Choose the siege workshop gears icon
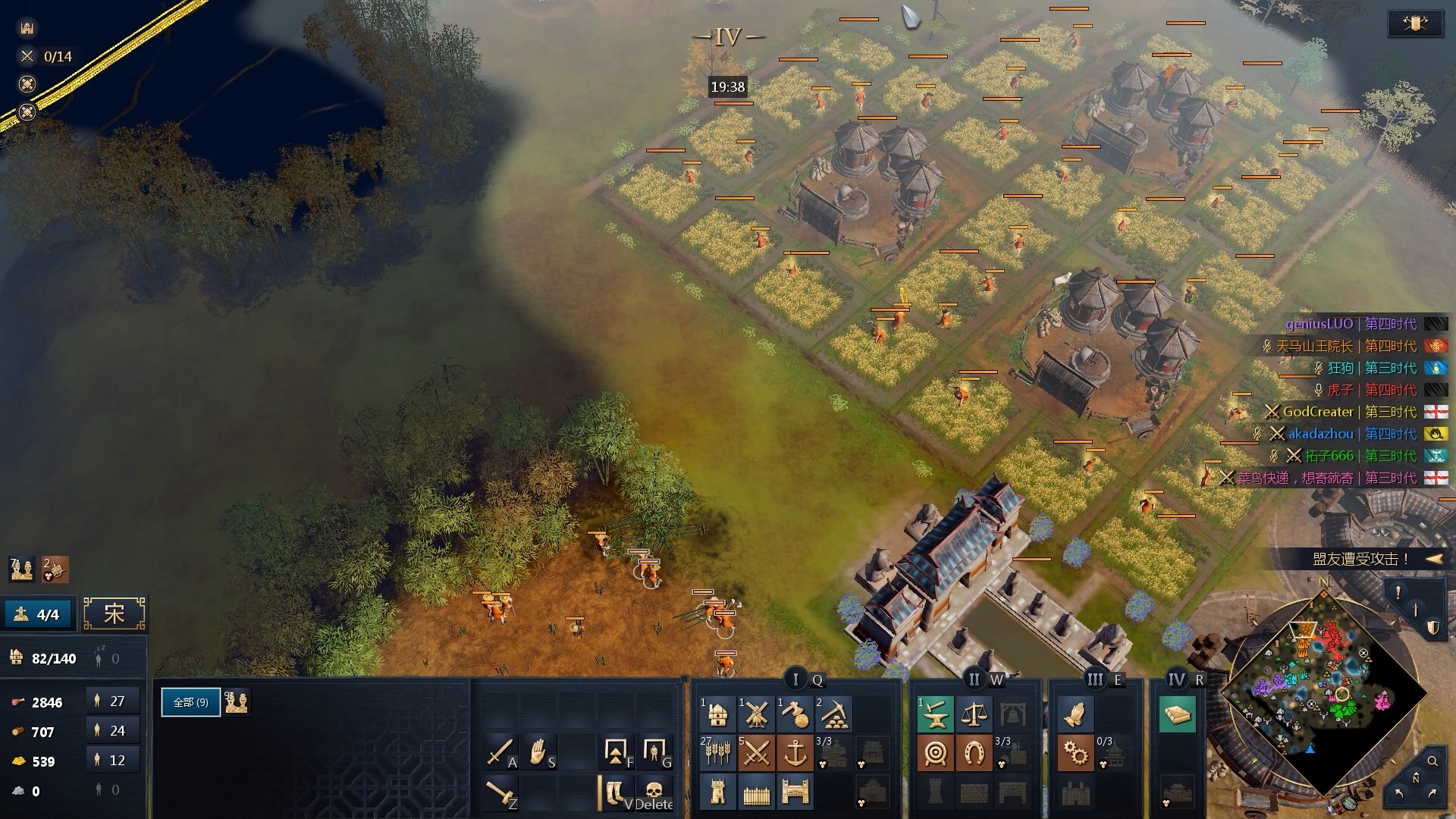The width and height of the screenshot is (1456, 819). (x=1075, y=753)
